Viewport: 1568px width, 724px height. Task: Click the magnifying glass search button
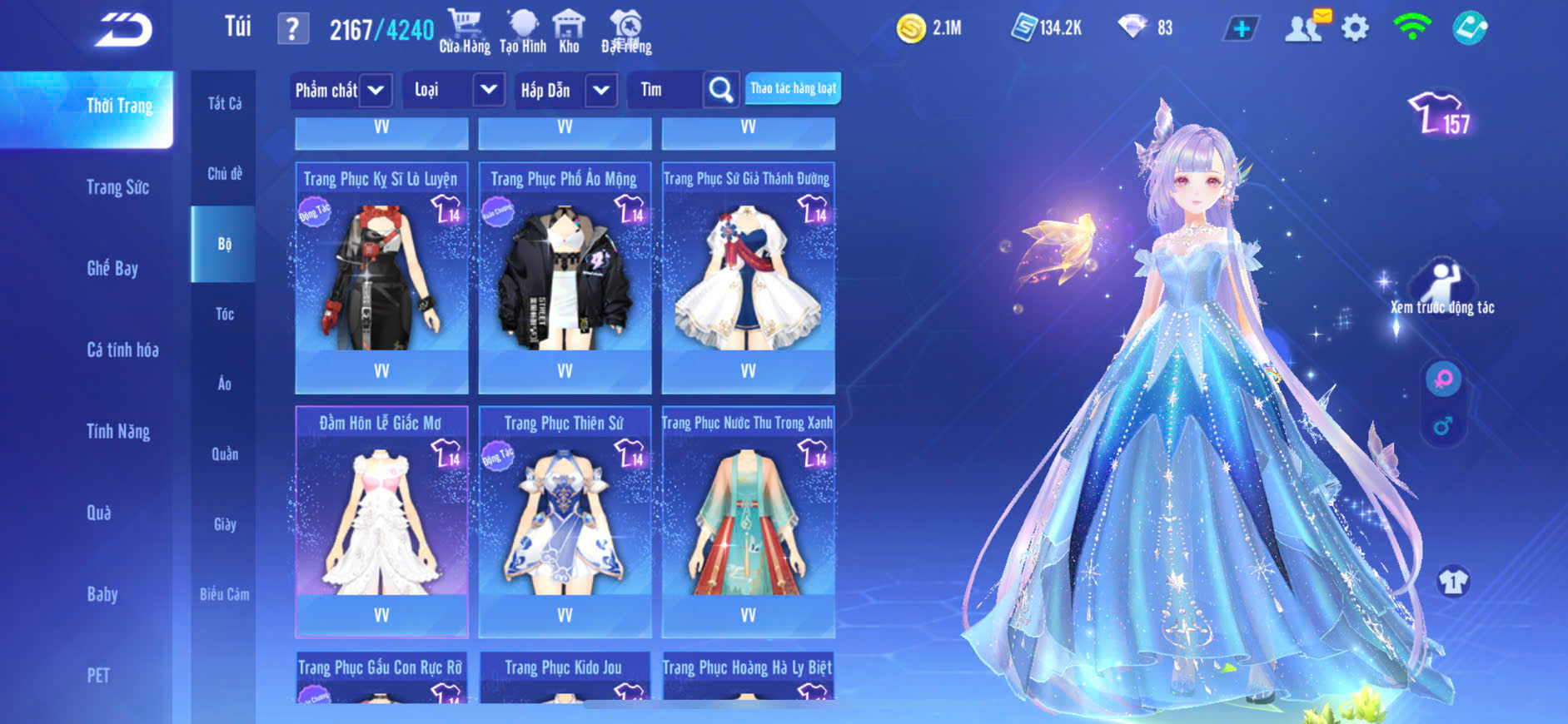point(721,90)
